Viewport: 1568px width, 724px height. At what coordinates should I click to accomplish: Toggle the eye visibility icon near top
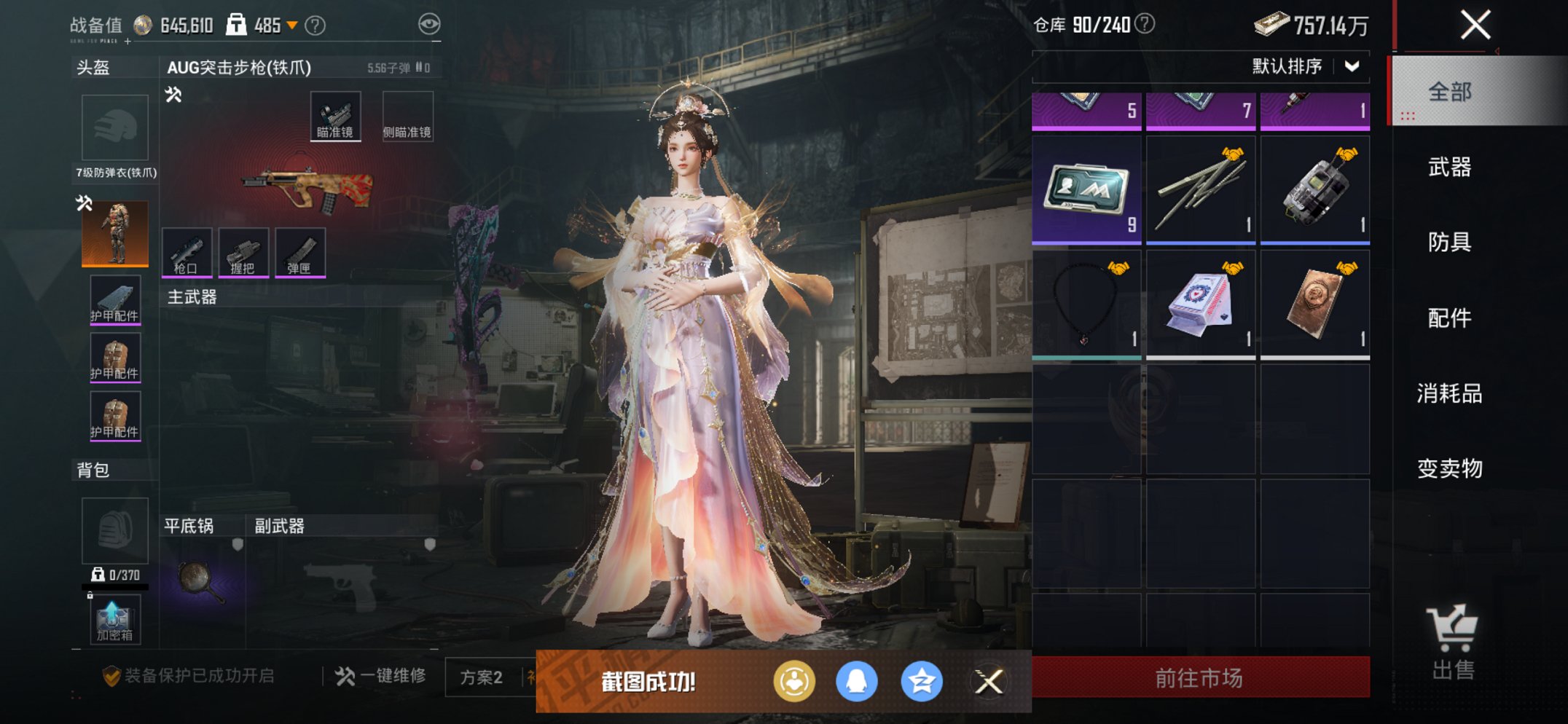point(431,23)
